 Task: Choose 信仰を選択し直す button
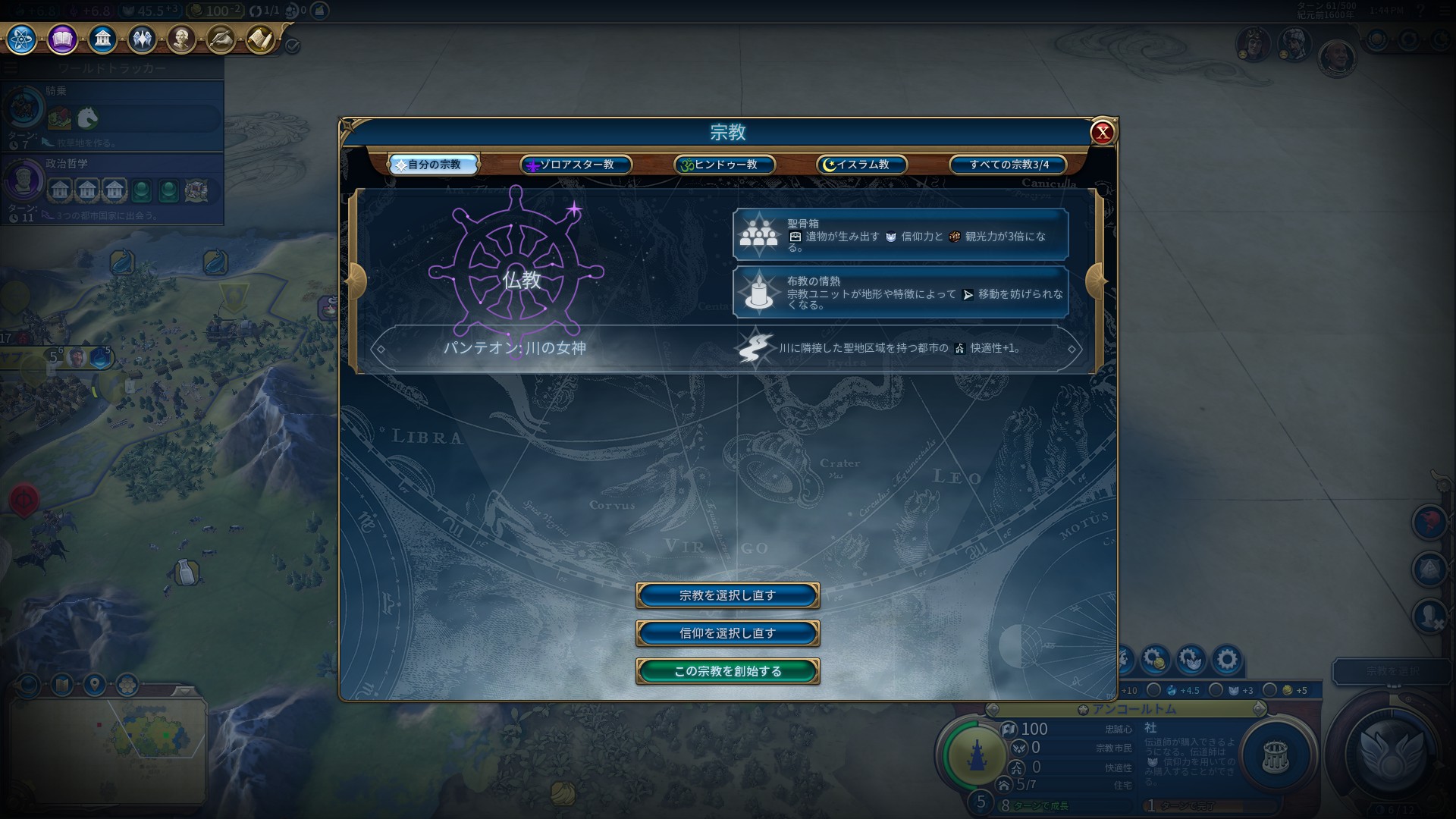click(727, 633)
